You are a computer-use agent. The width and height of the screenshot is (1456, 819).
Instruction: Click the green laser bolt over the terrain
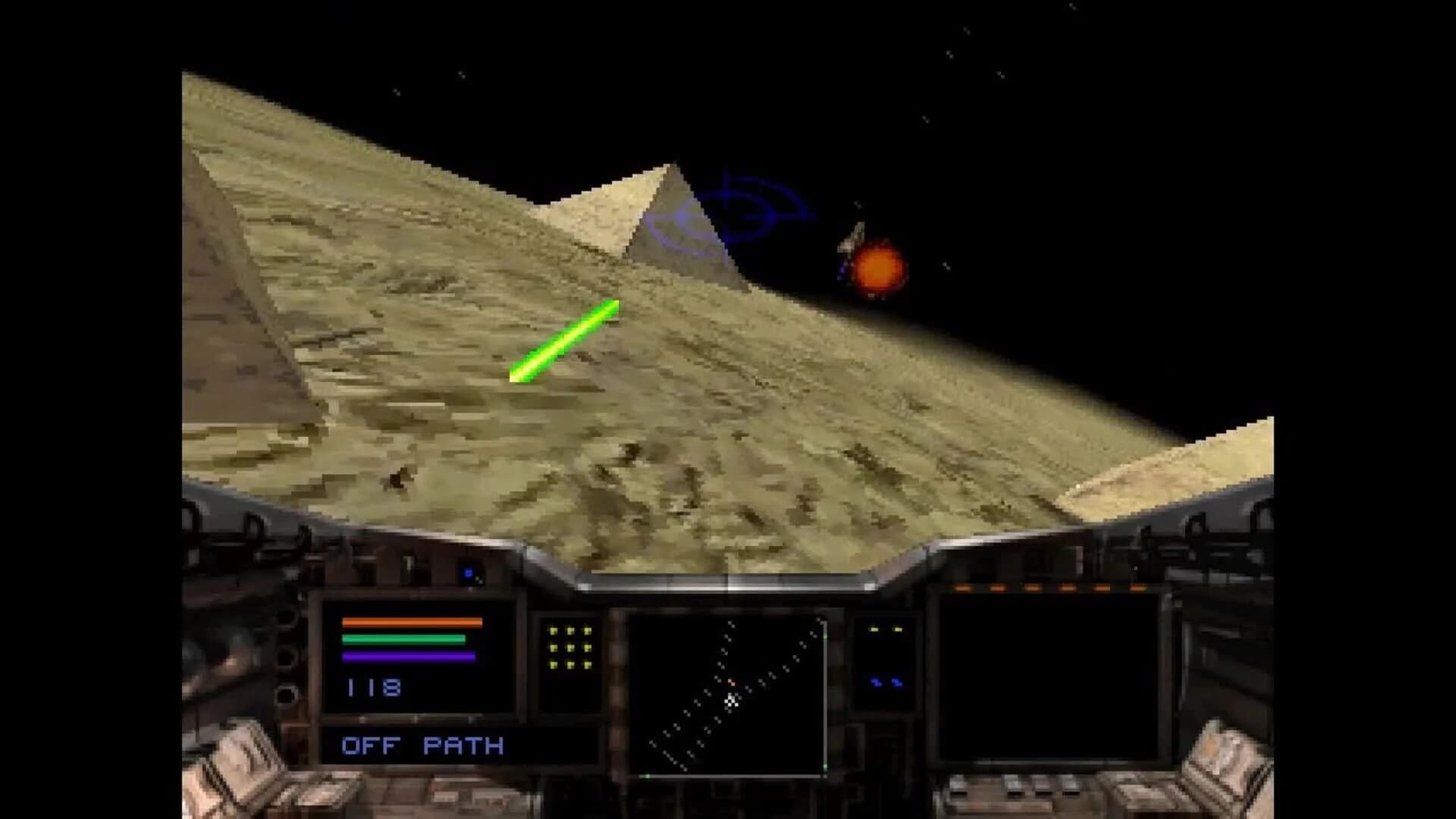[565, 341]
